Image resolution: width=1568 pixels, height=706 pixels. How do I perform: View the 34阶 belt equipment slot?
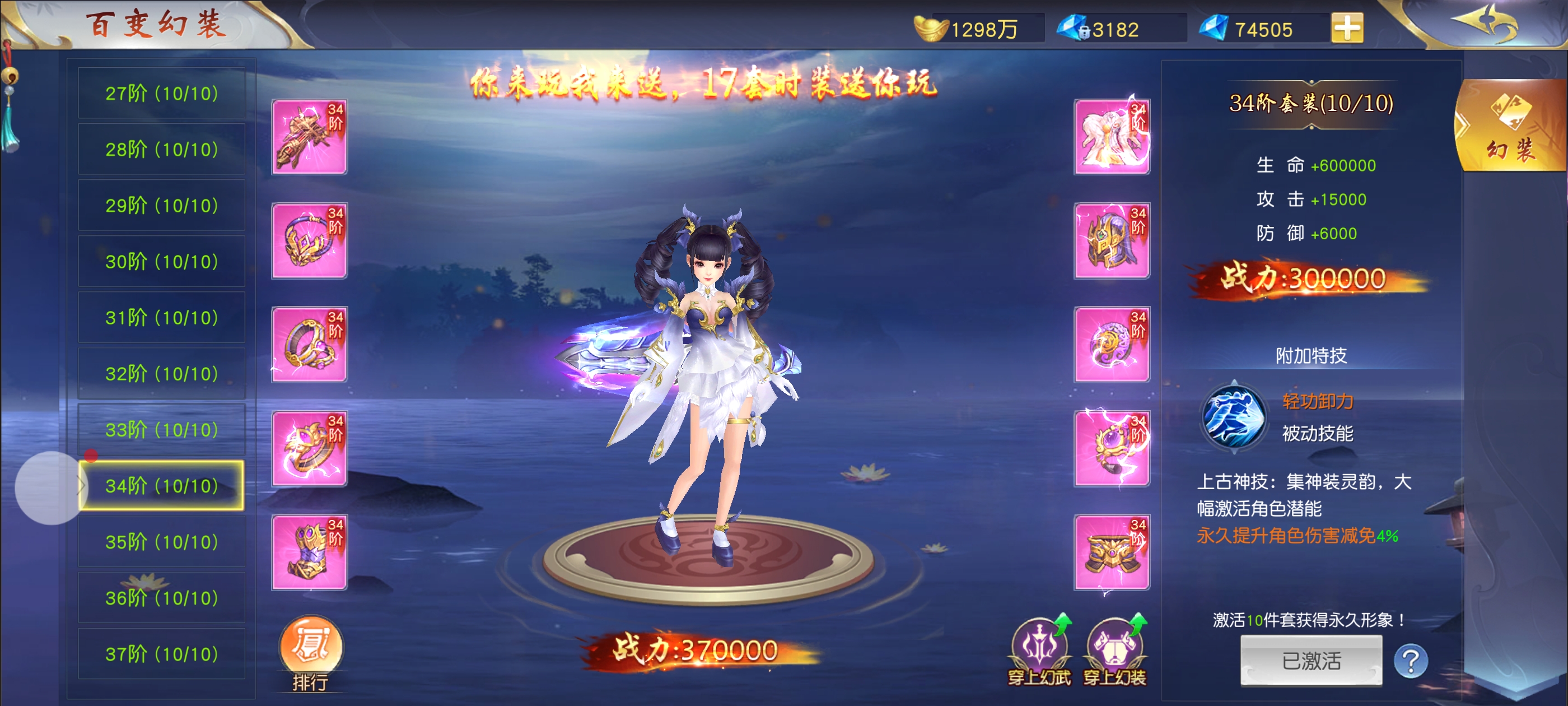click(x=1112, y=552)
